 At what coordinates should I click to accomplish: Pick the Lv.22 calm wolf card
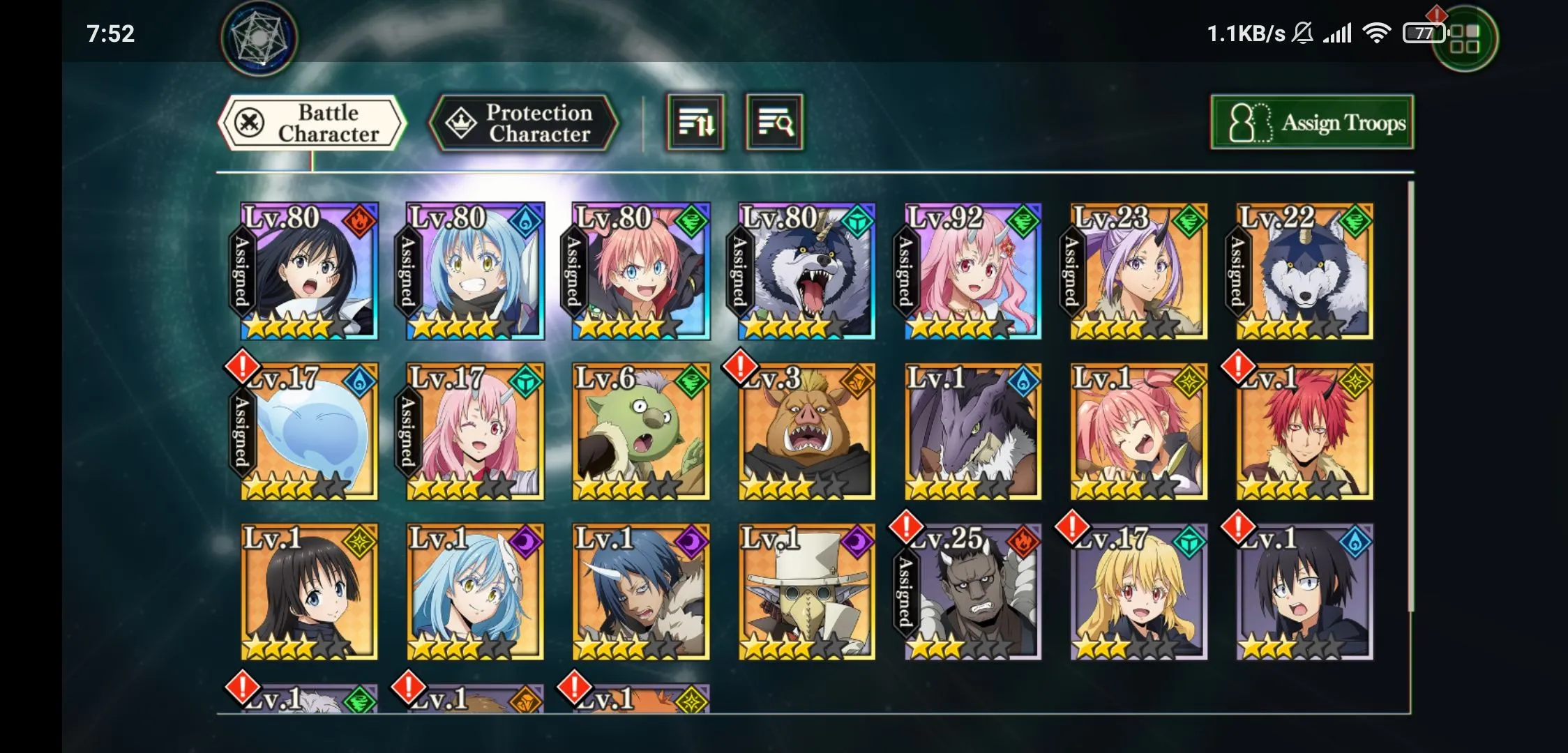pos(1305,272)
